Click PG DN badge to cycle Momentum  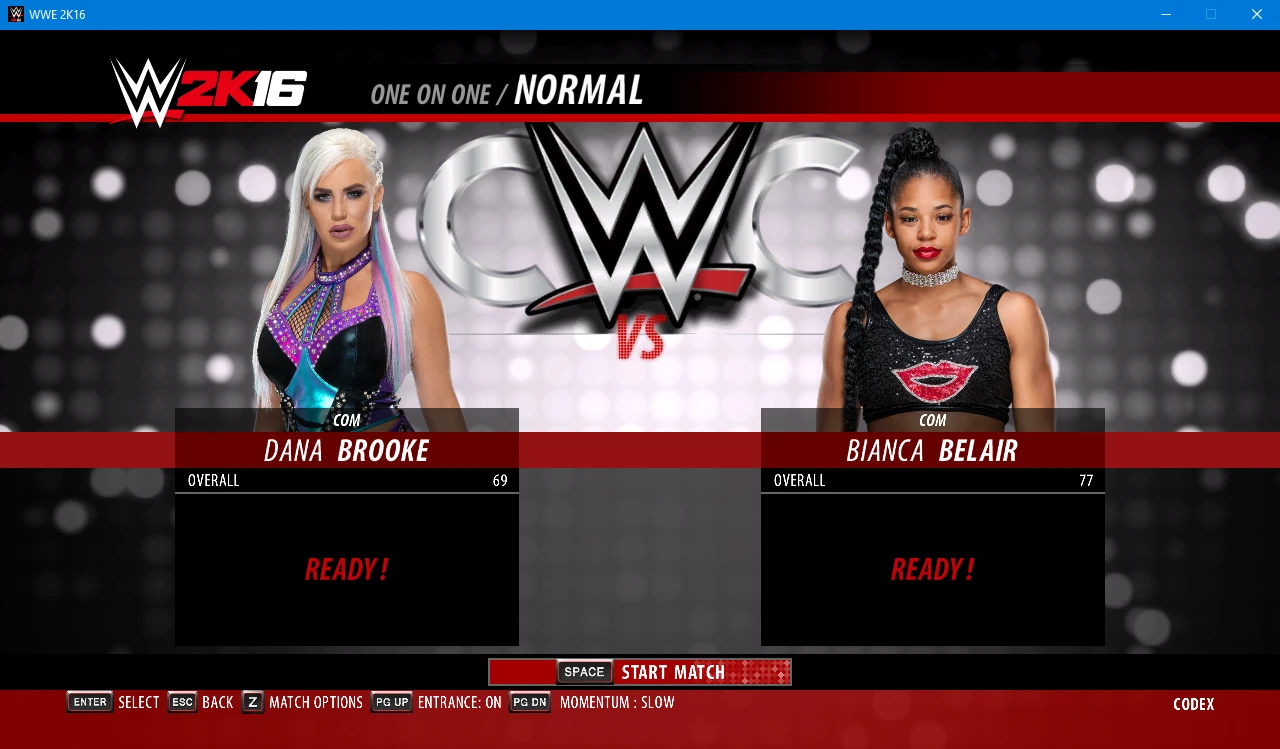[529, 702]
